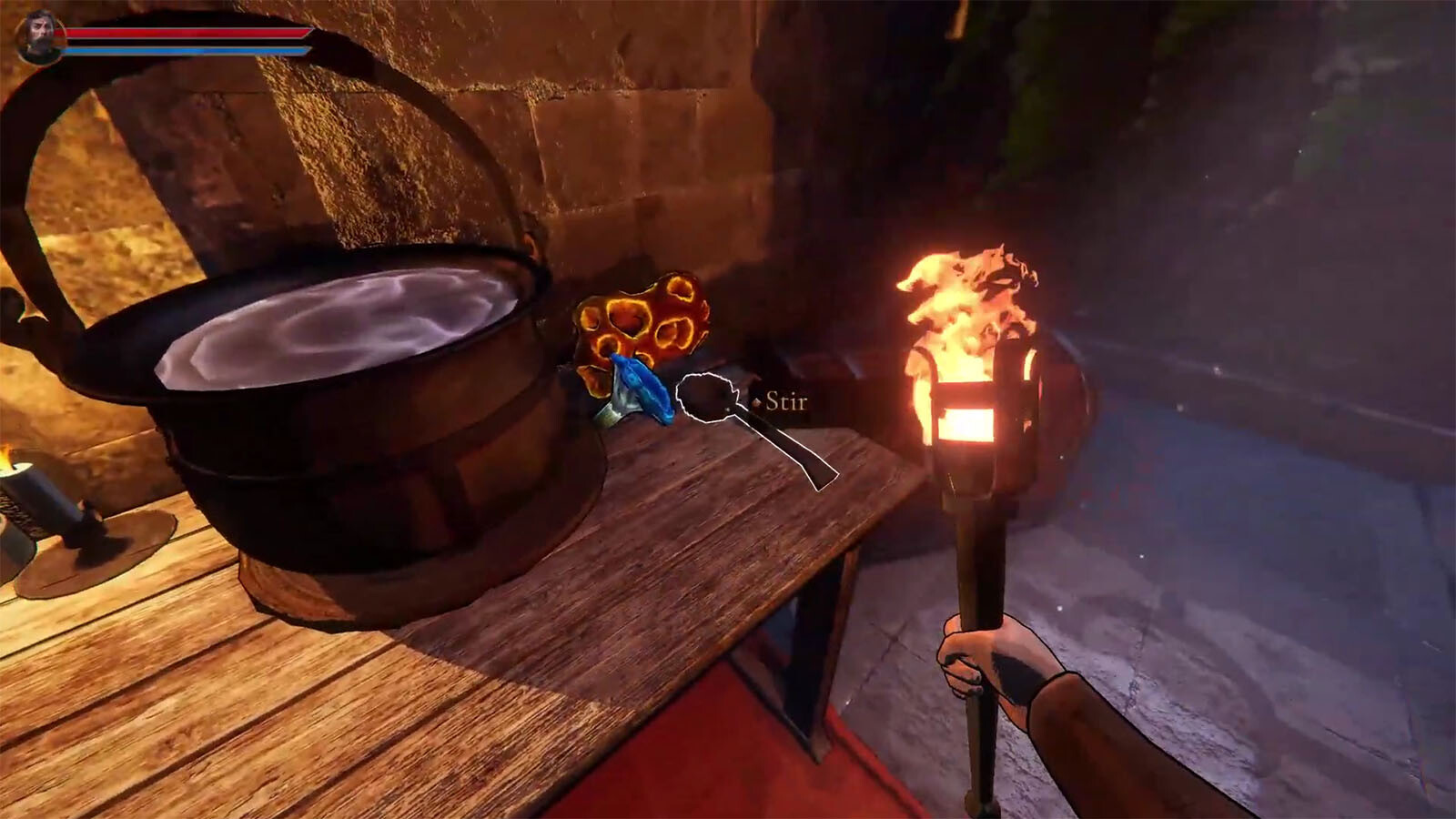
Task: Click the bearded character portrait
Action: [39, 37]
